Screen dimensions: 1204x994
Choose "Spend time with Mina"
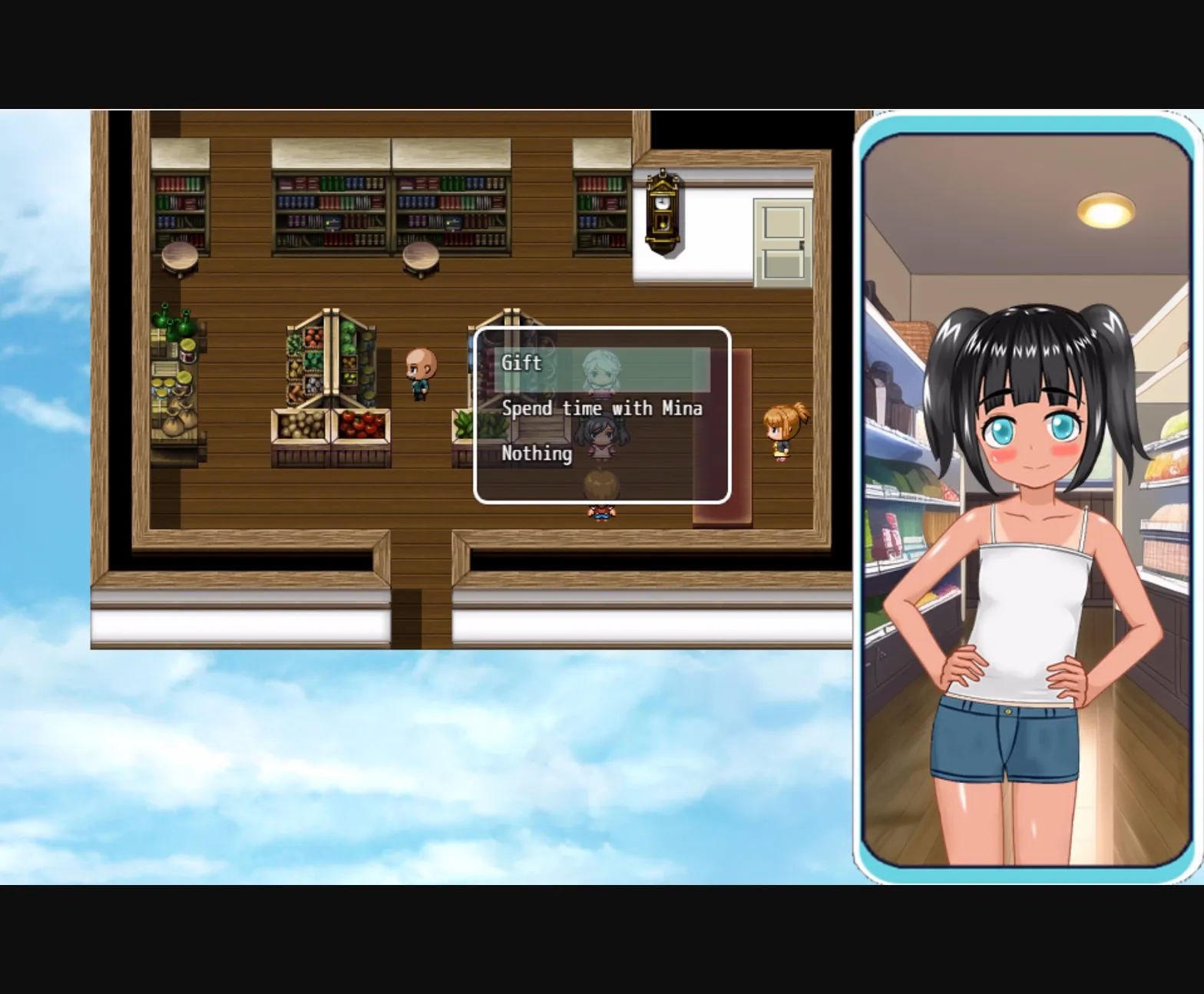tap(601, 408)
